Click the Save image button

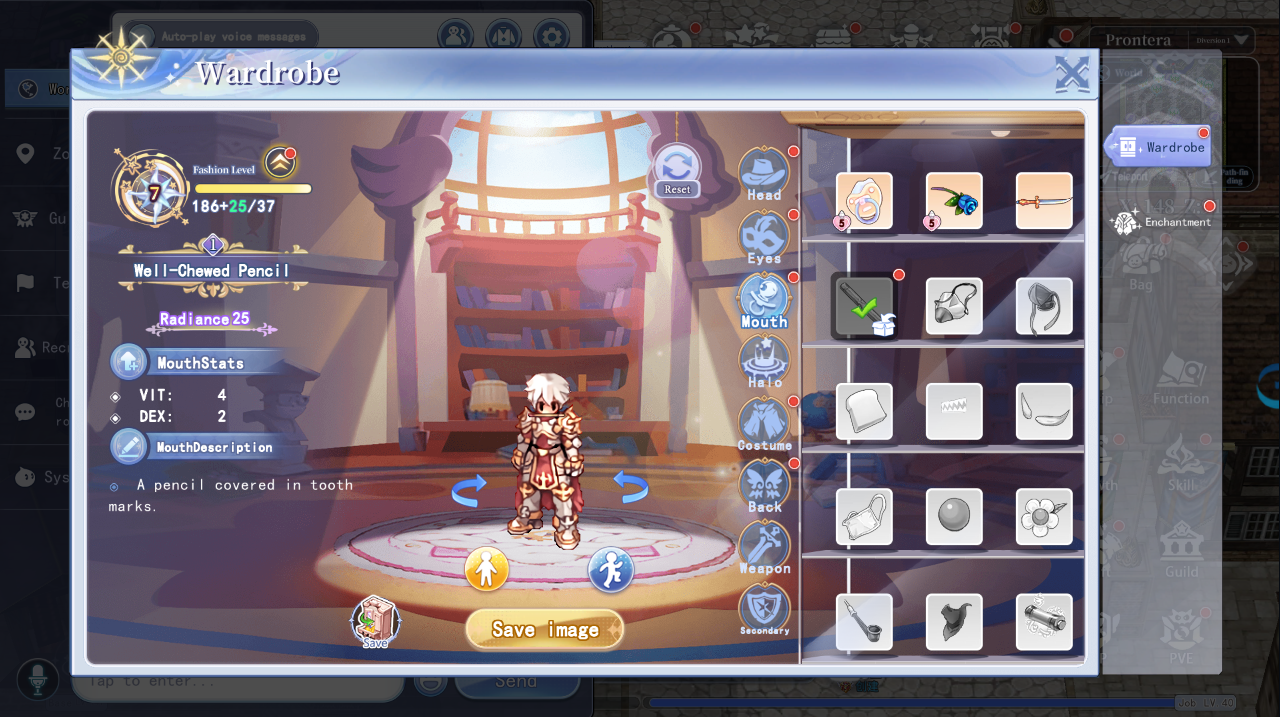click(x=545, y=629)
